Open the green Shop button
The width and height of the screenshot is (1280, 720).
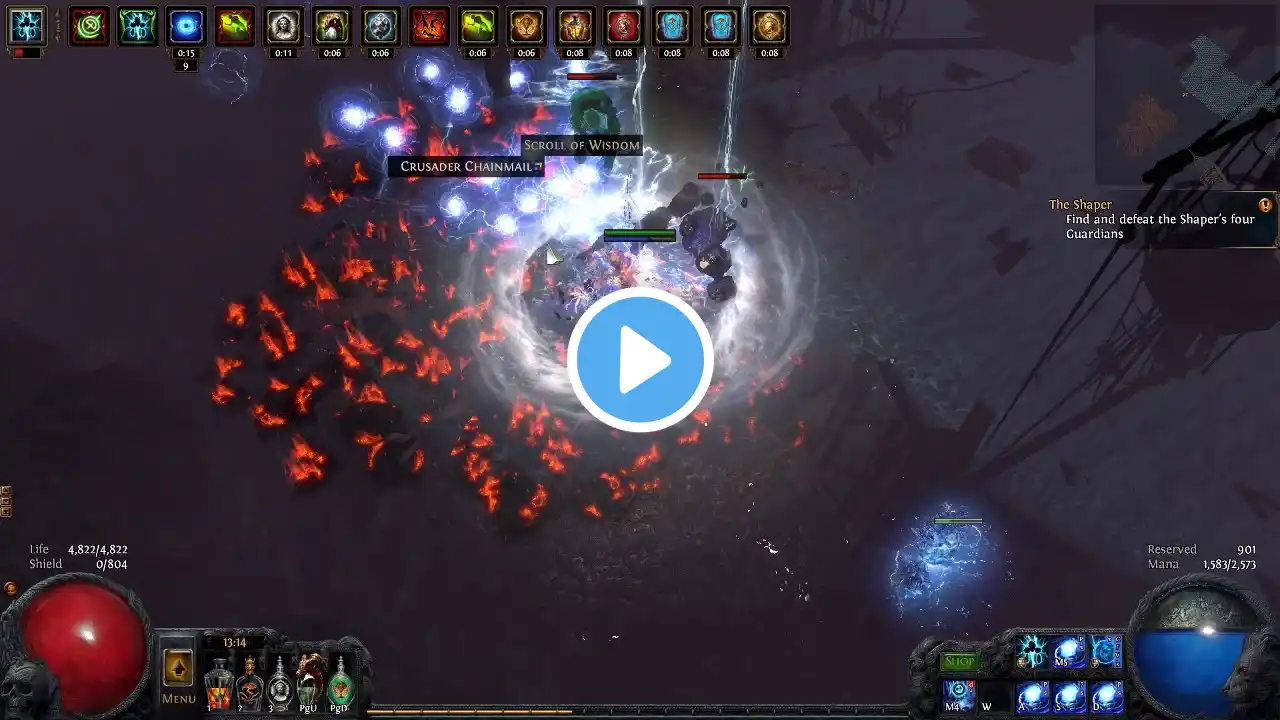coord(960,661)
